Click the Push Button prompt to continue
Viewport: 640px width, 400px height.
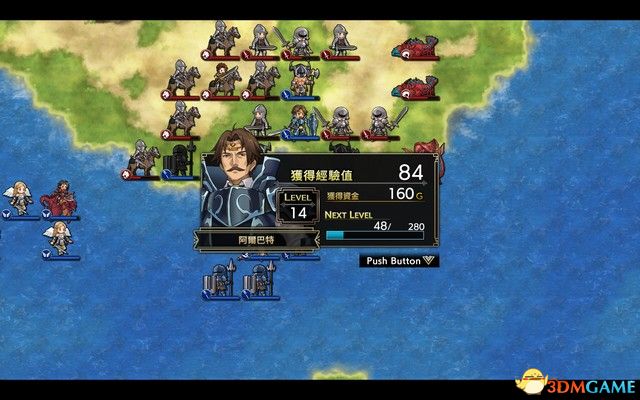399,260
